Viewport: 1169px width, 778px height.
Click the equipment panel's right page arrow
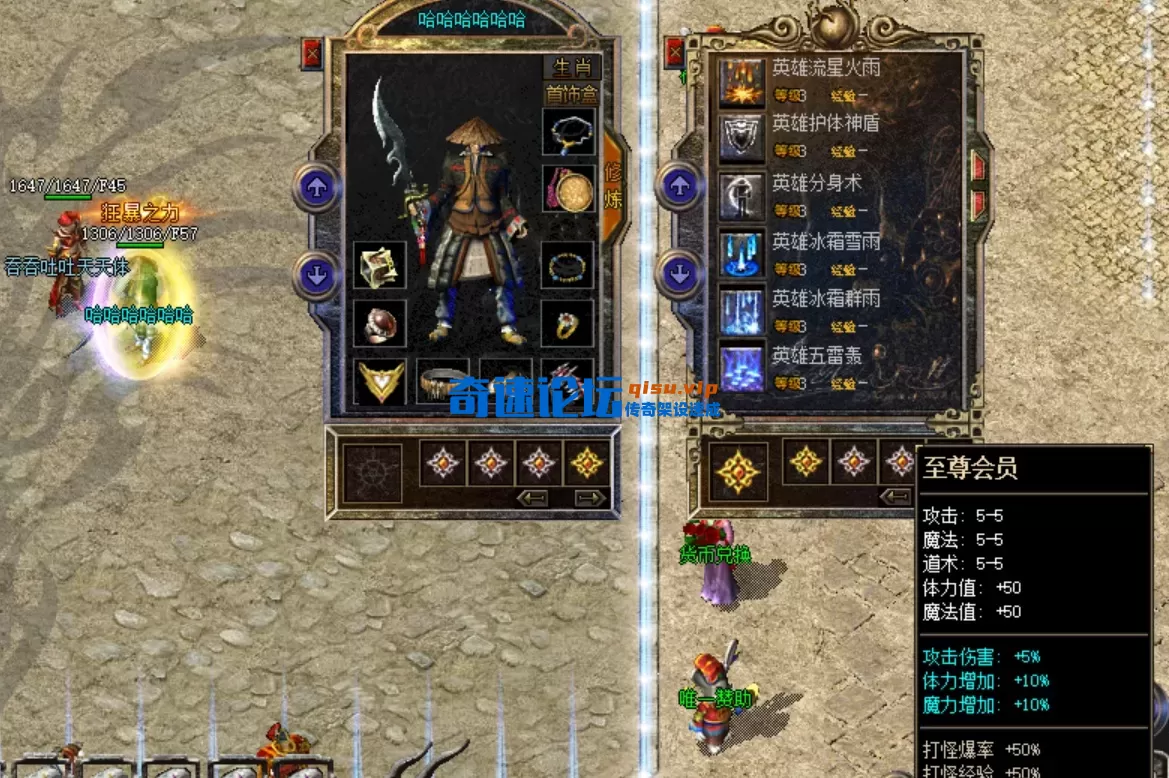(590, 497)
